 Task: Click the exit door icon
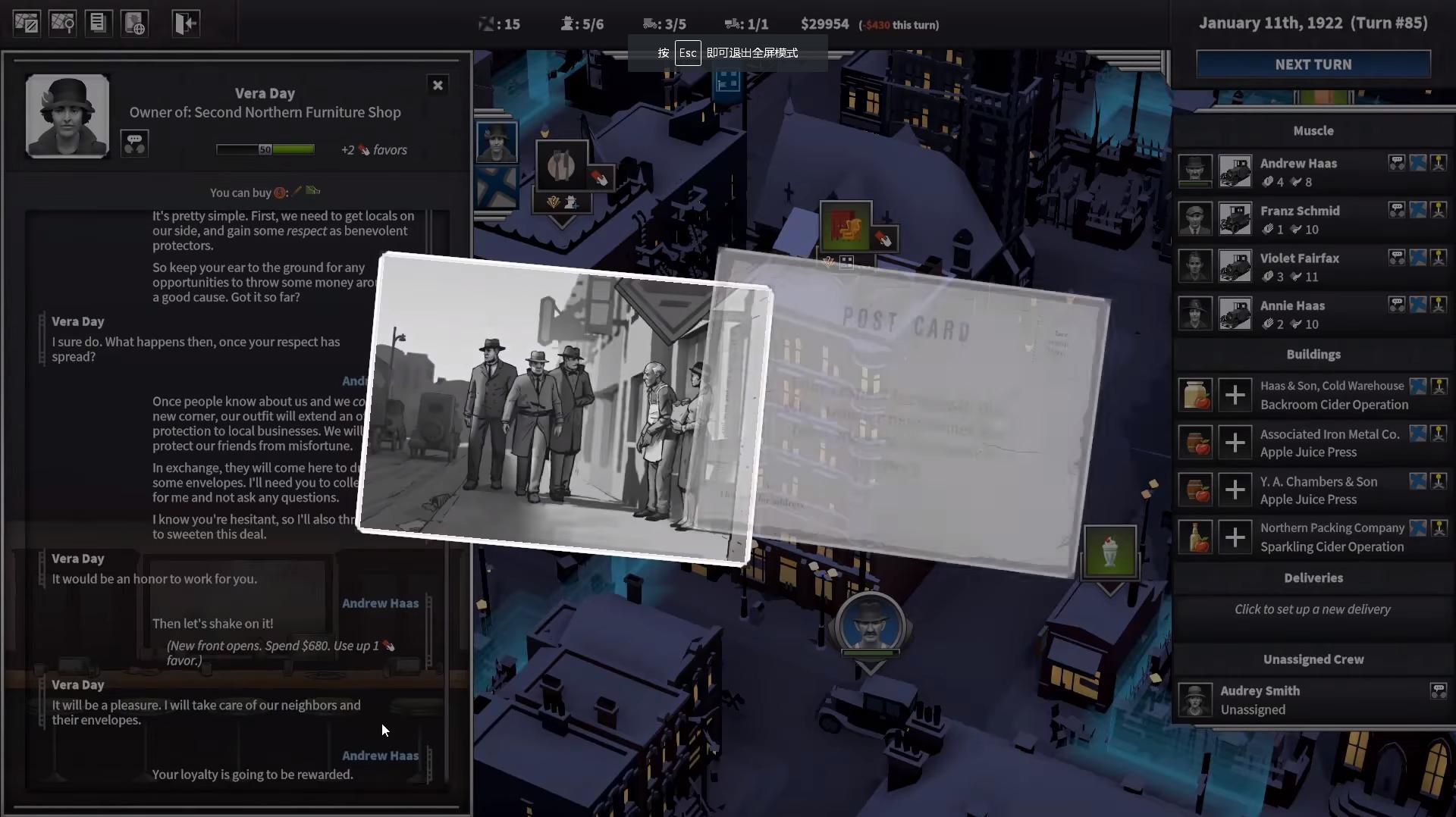(x=185, y=23)
